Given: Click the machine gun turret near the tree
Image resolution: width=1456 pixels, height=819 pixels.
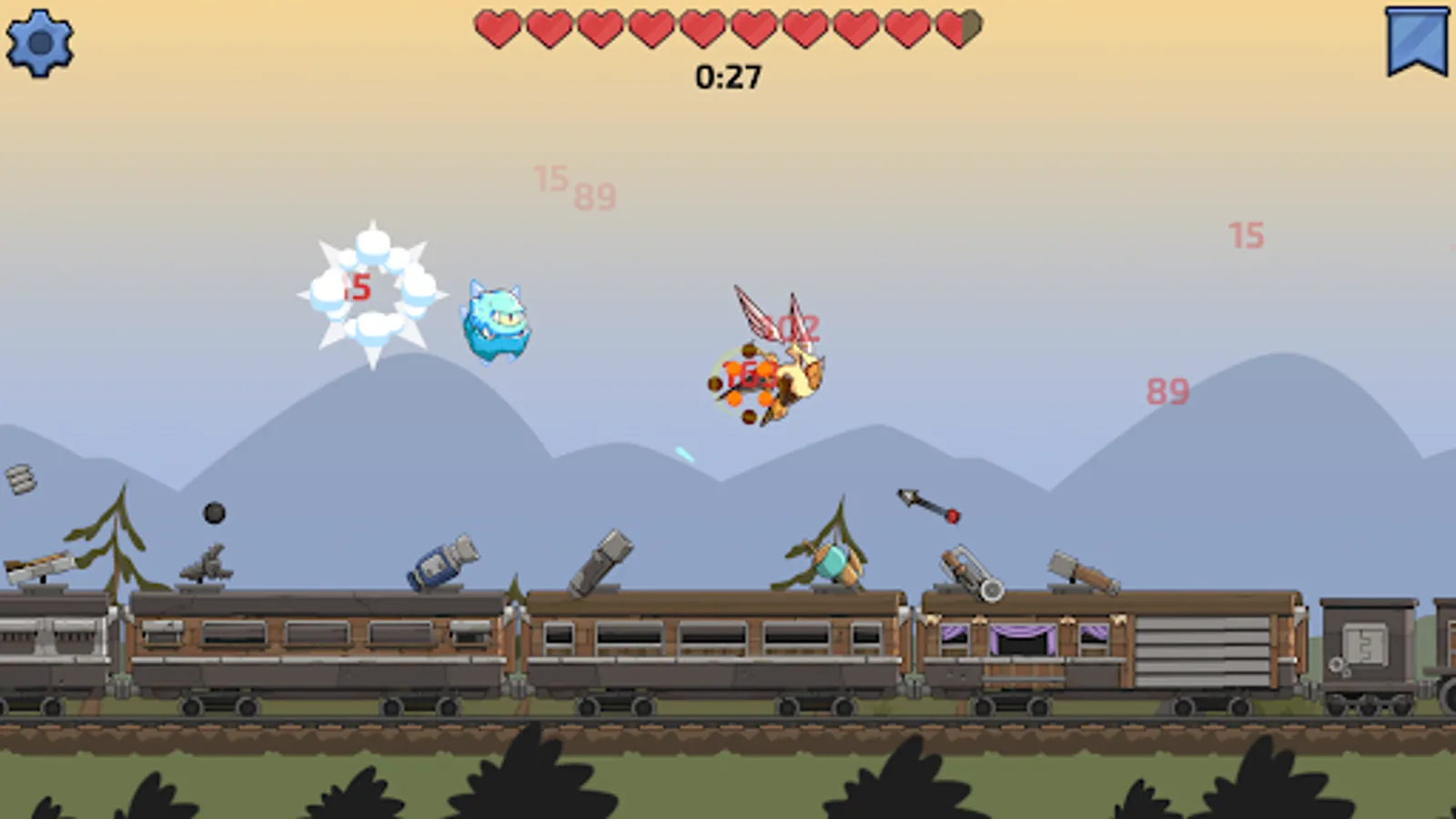Looking at the screenshot, I should 207,560.
